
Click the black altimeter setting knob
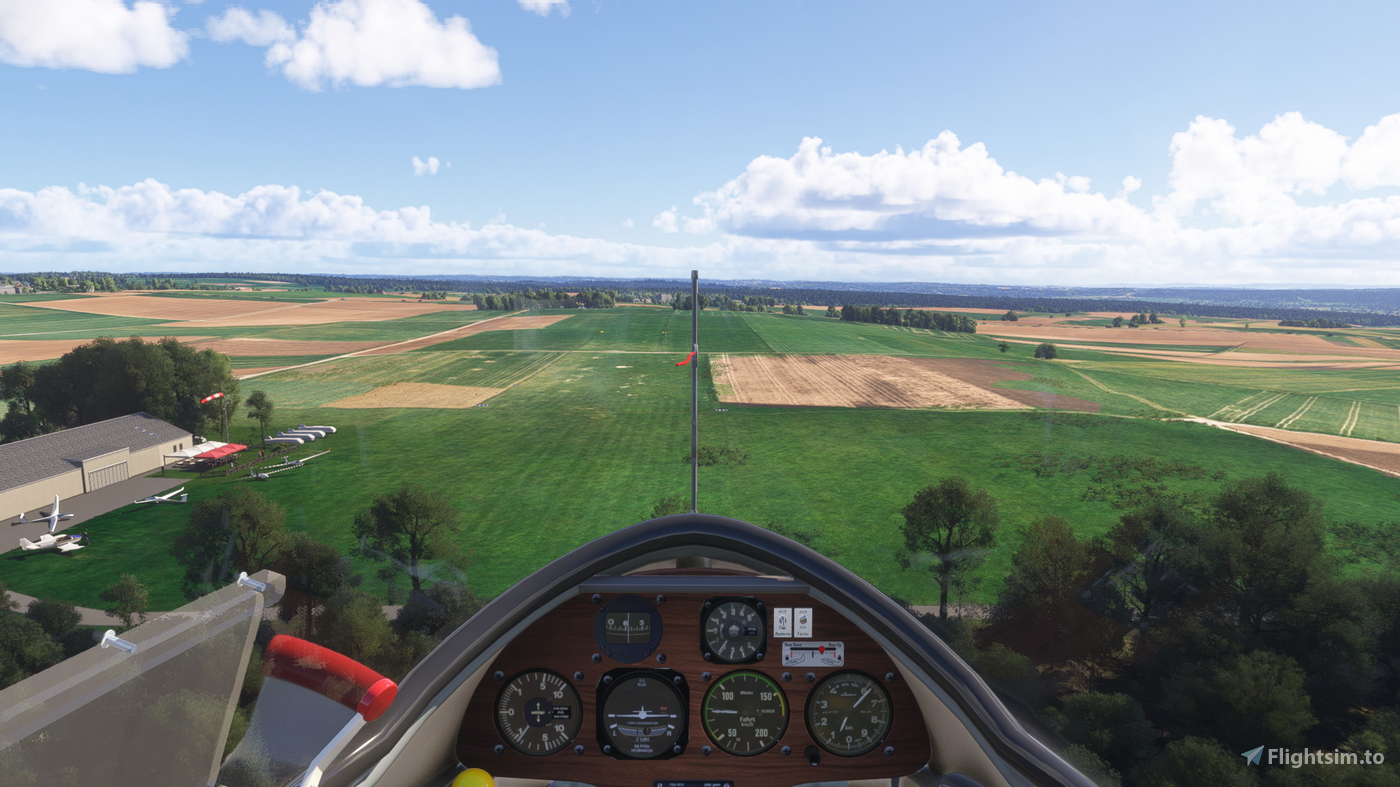(813, 756)
